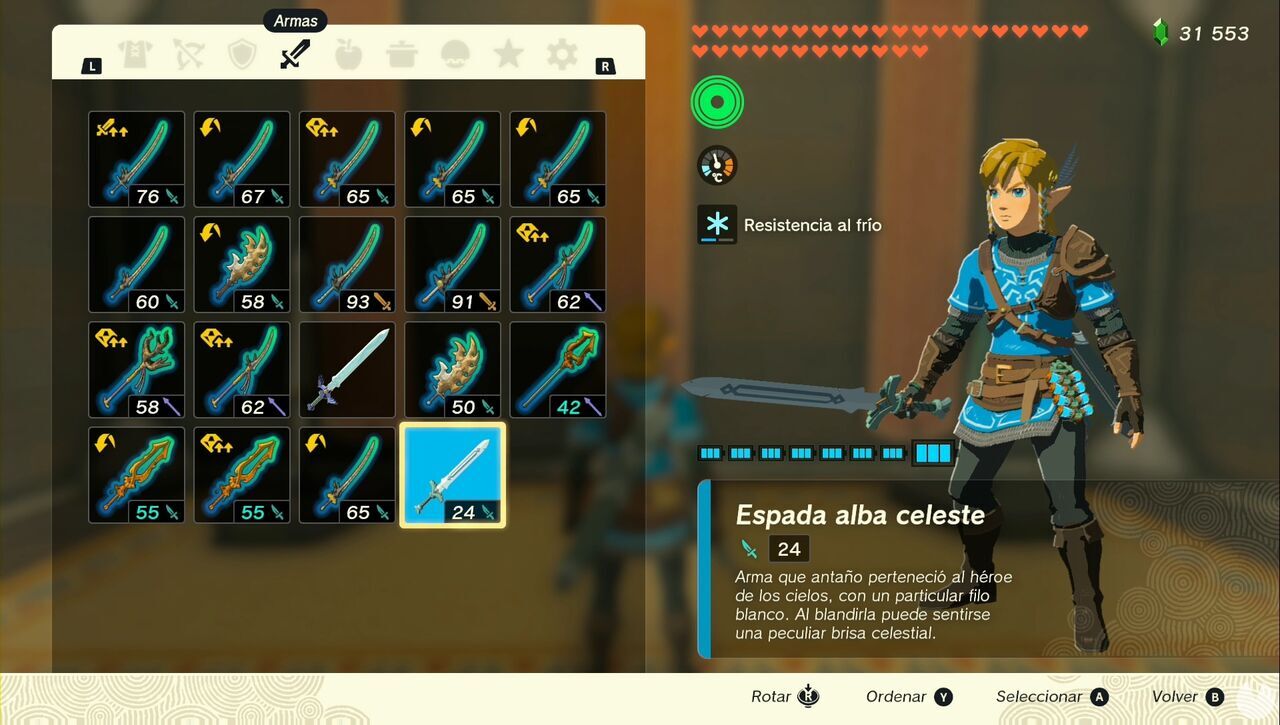The image size is (1280, 725).
Task: Click the R shoulder tab indicator
Action: pos(604,65)
